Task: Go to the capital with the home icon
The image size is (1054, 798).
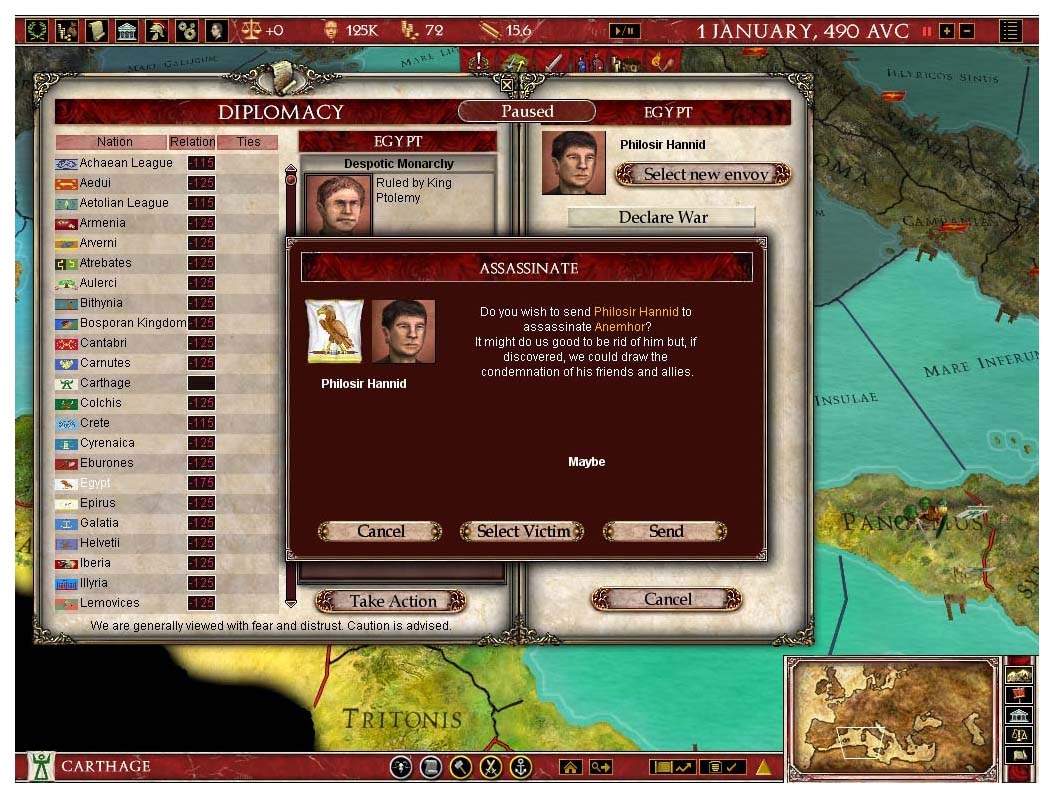Action: pyautogui.click(x=571, y=767)
